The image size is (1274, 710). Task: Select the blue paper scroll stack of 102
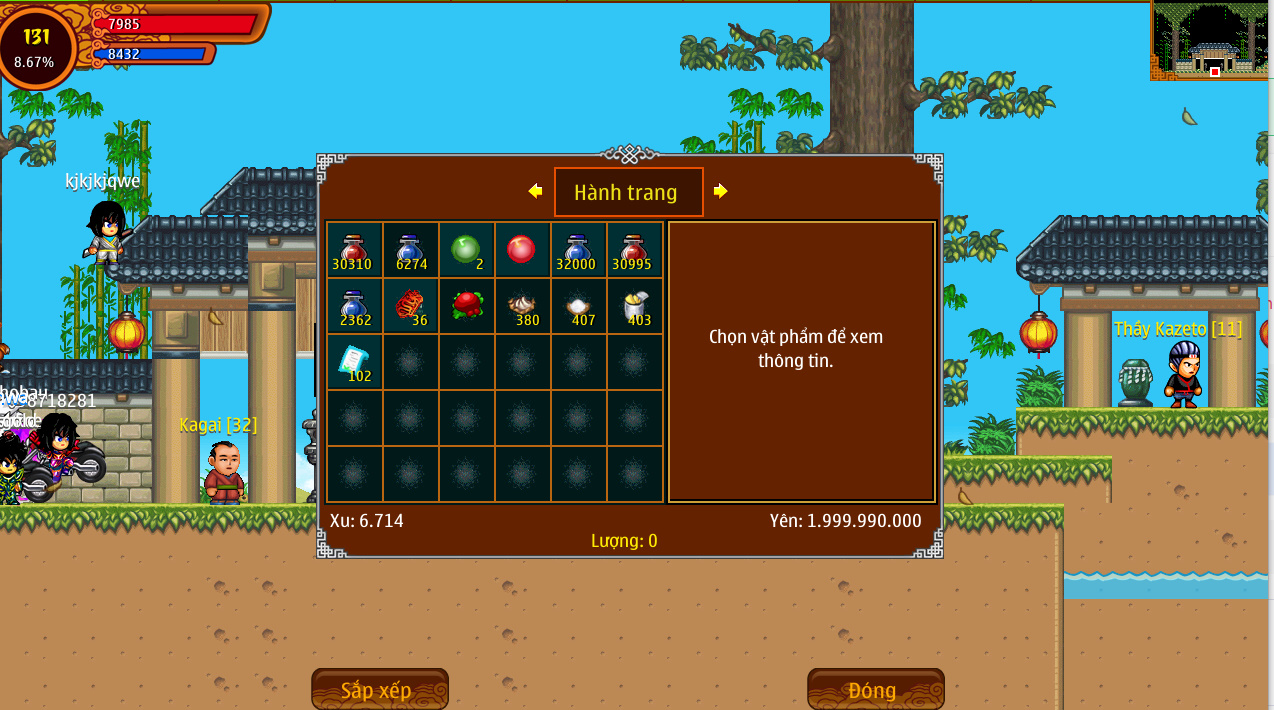click(354, 362)
